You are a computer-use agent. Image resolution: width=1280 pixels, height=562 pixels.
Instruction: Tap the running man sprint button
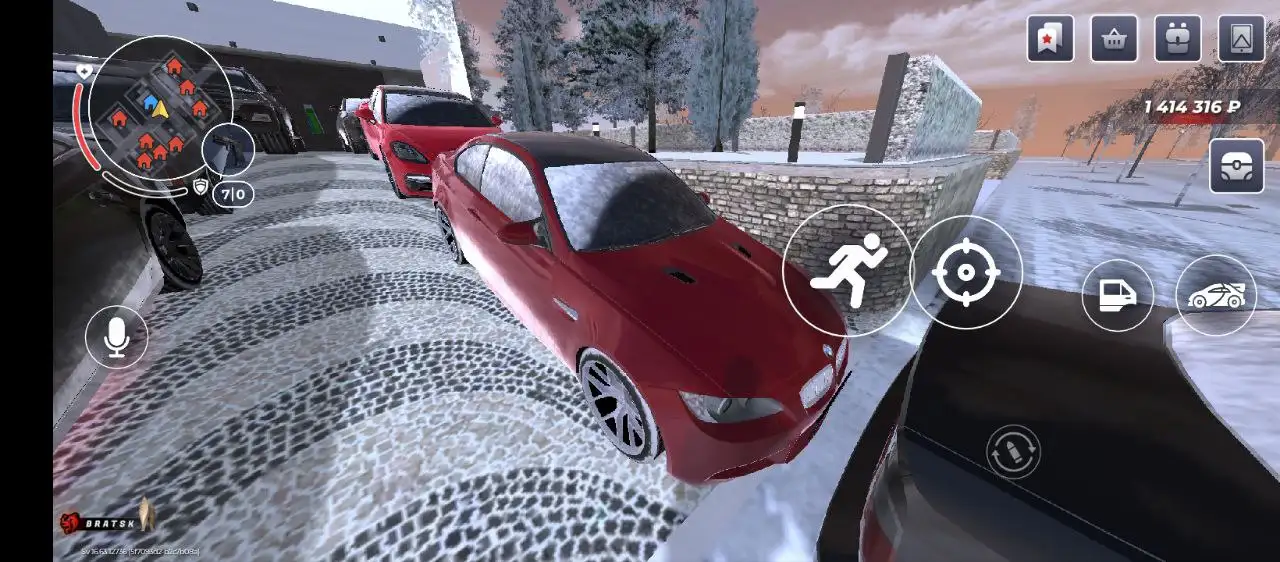[847, 270]
